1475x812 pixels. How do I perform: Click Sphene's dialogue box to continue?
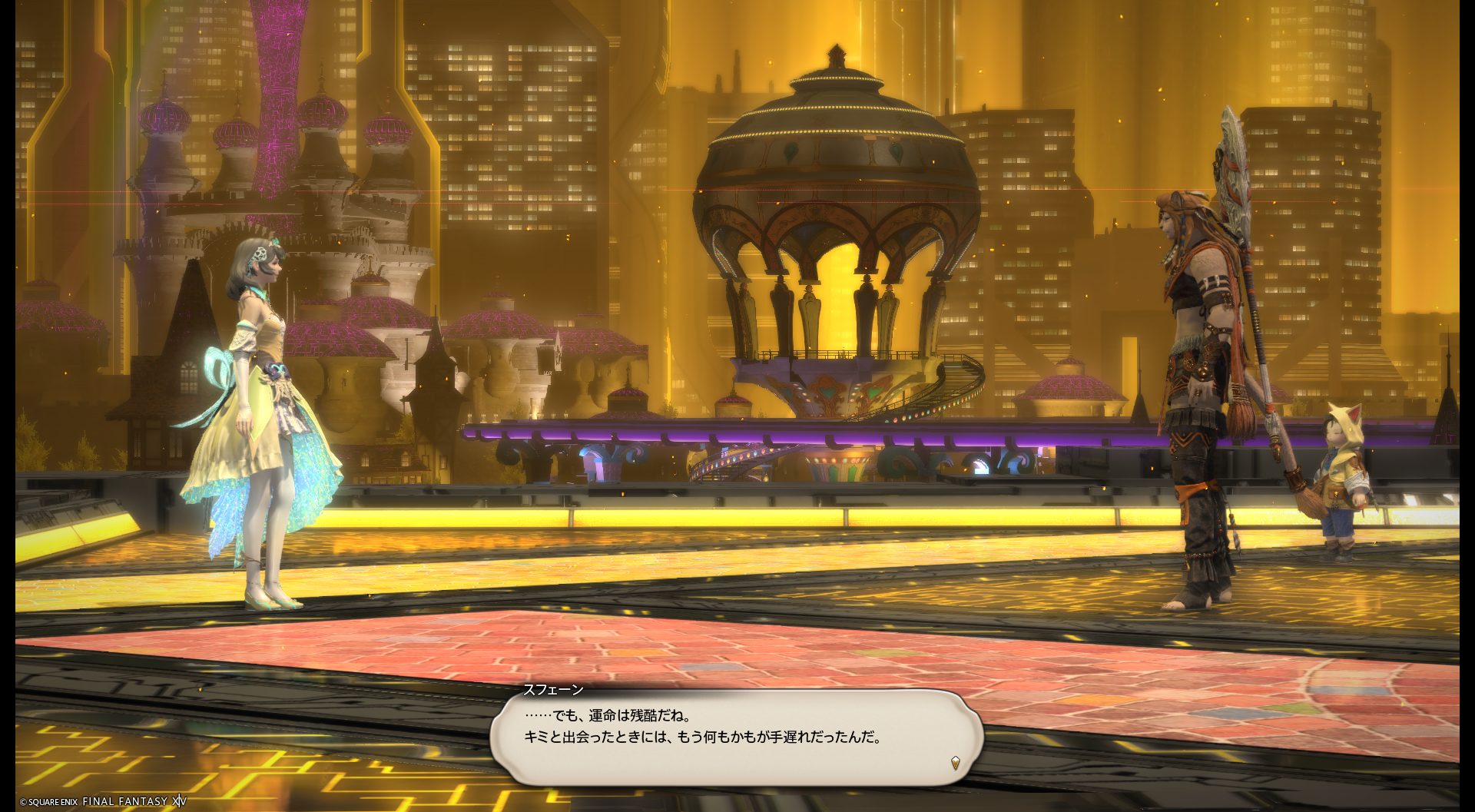(x=736, y=736)
